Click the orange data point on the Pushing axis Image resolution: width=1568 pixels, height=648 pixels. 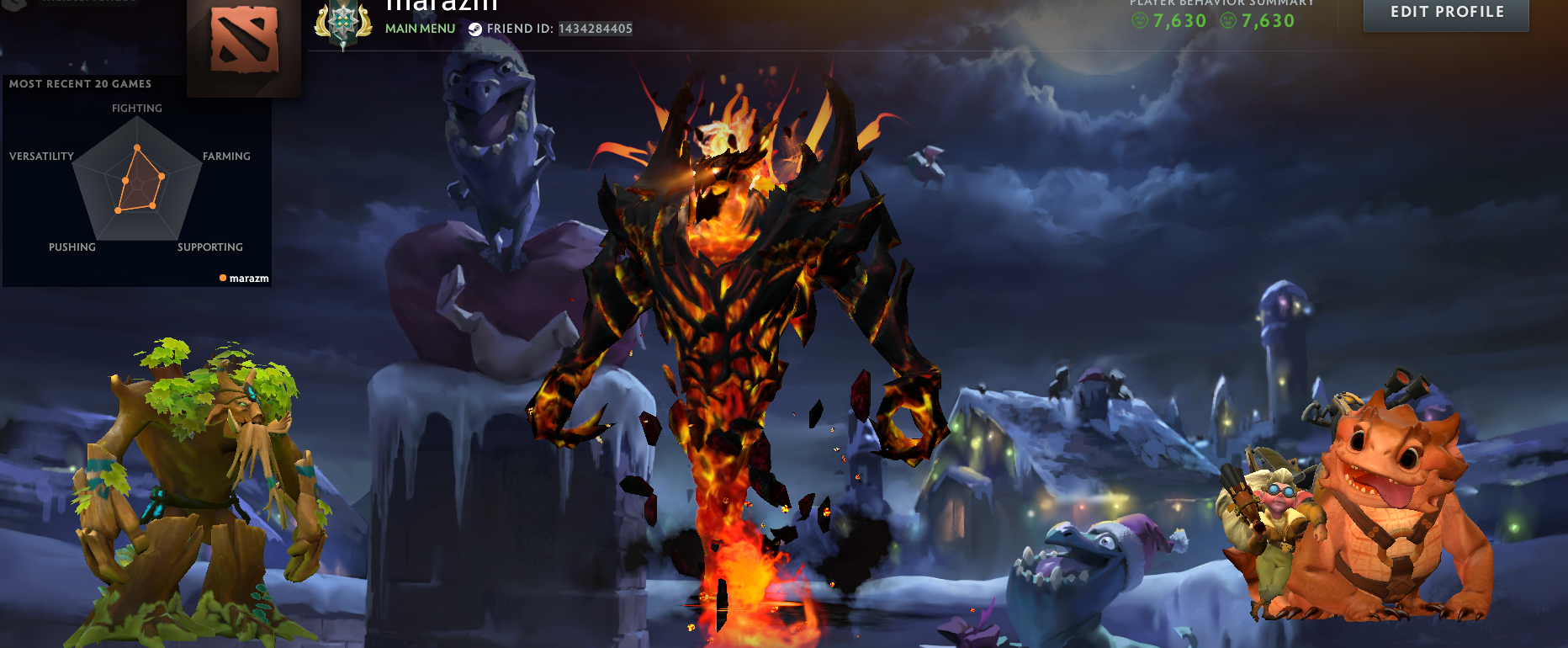[117, 210]
